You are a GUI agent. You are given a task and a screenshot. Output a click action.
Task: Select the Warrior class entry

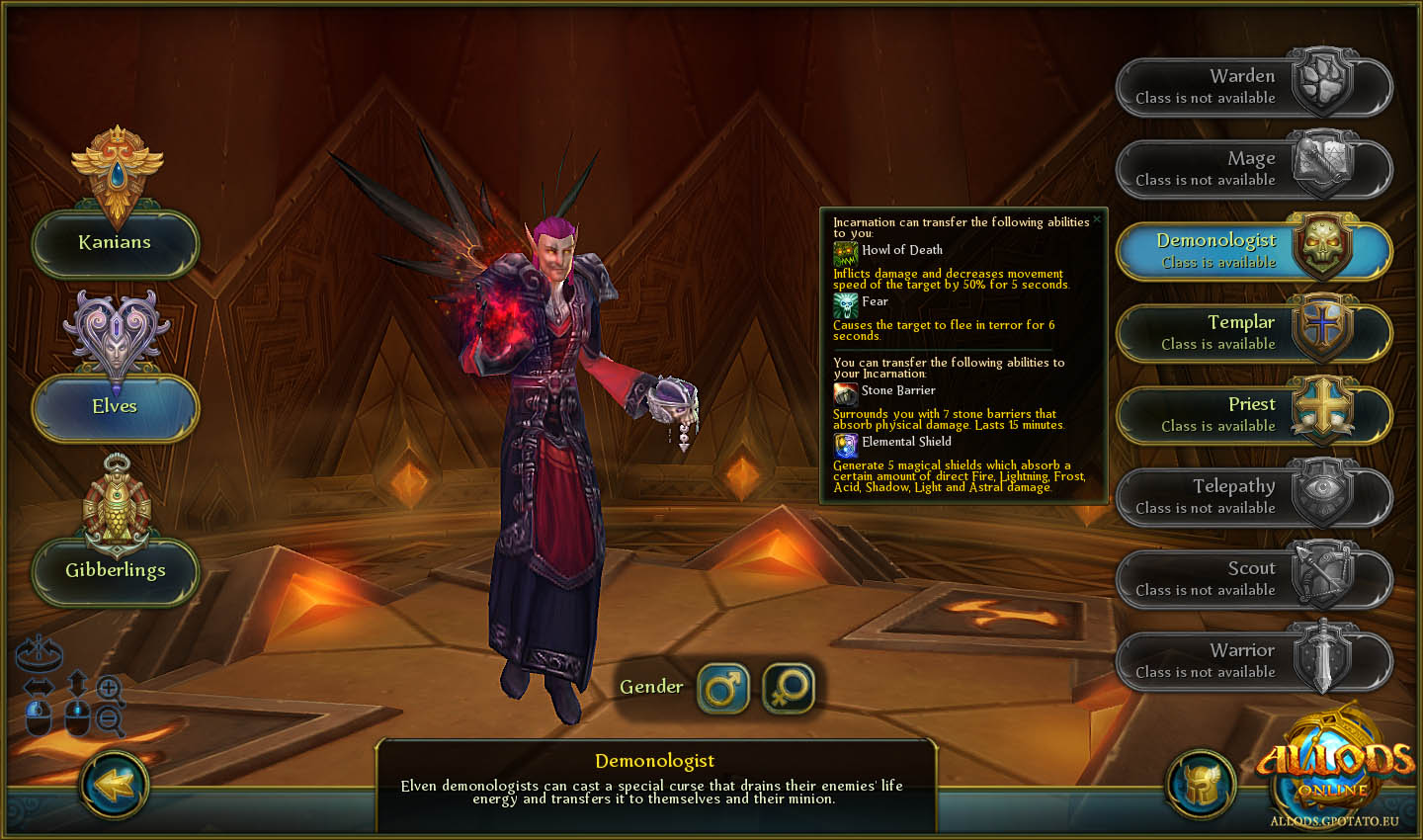pyautogui.click(x=1253, y=661)
